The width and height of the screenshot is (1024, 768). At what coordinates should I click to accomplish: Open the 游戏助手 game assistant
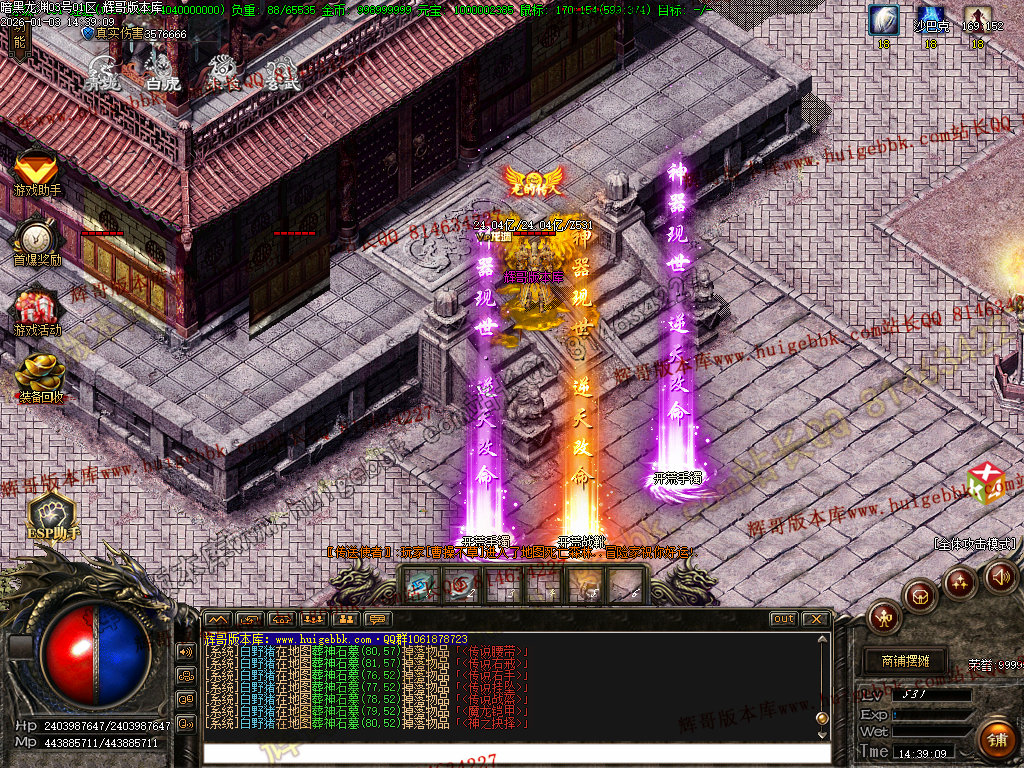click(x=36, y=172)
